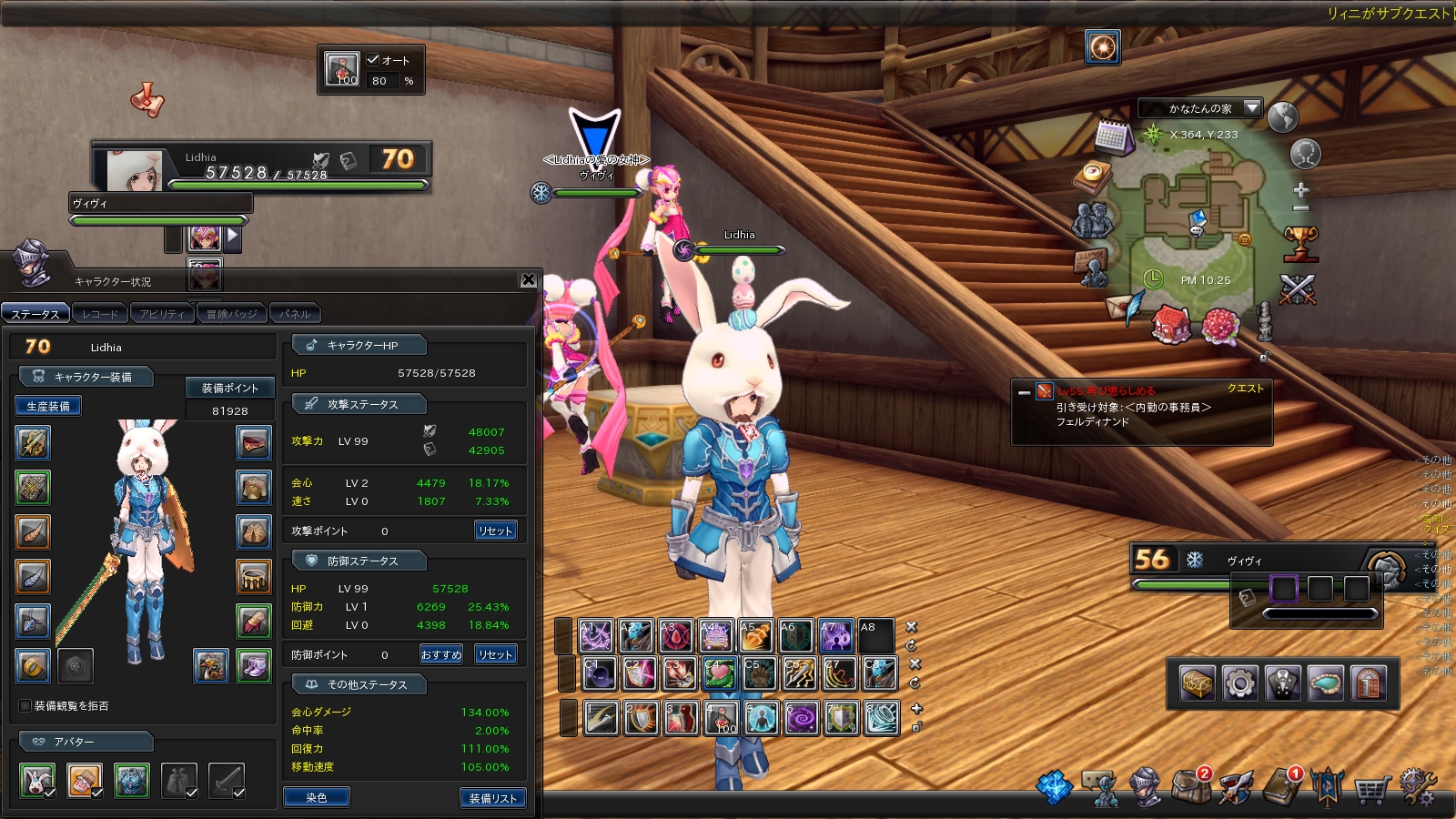Click the door icon in the small menu
Viewport: 1456px width, 819px height.
tap(1368, 683)
